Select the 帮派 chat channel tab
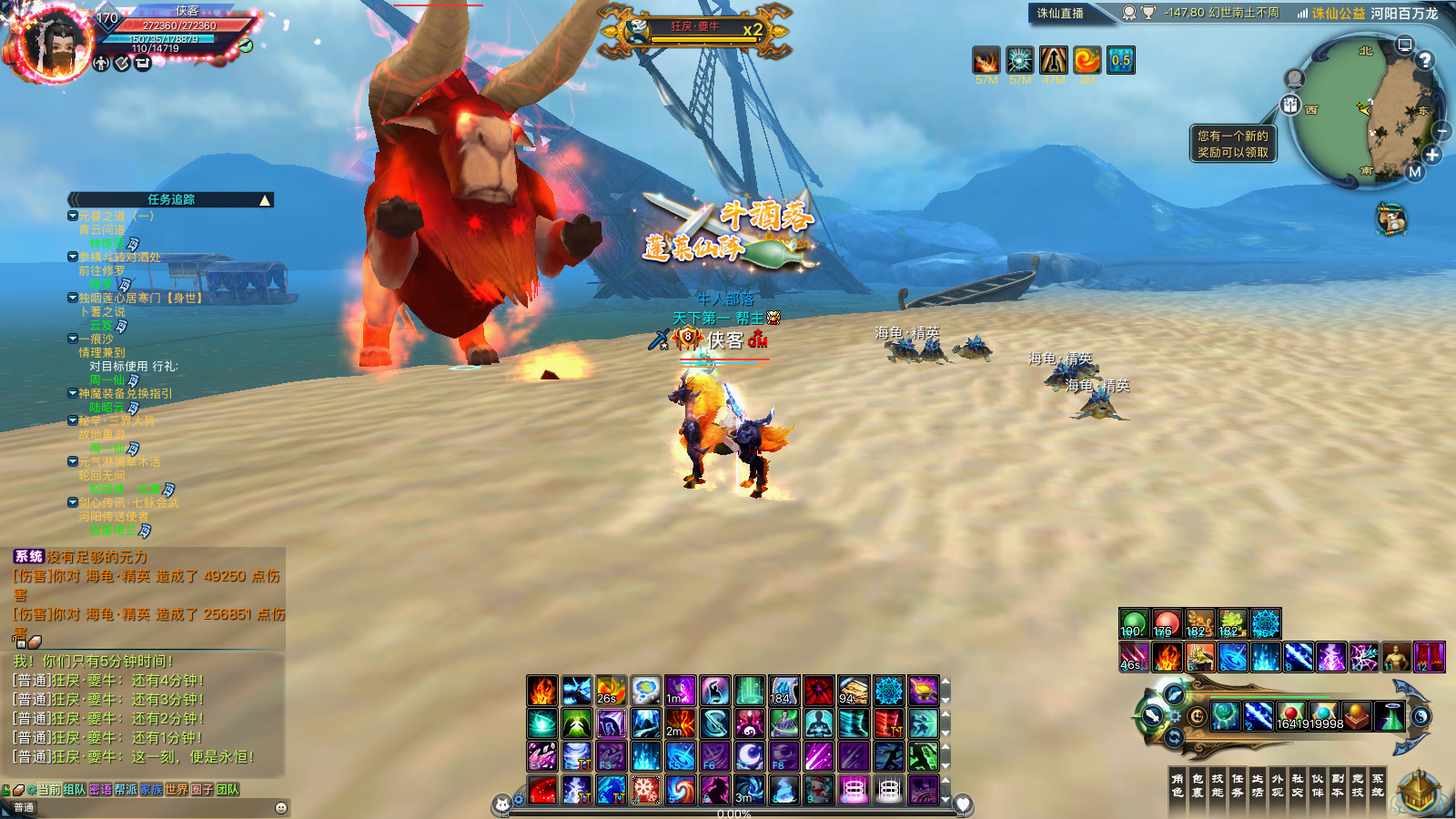This screenshot has width=1456, height=819. (126, 790)
